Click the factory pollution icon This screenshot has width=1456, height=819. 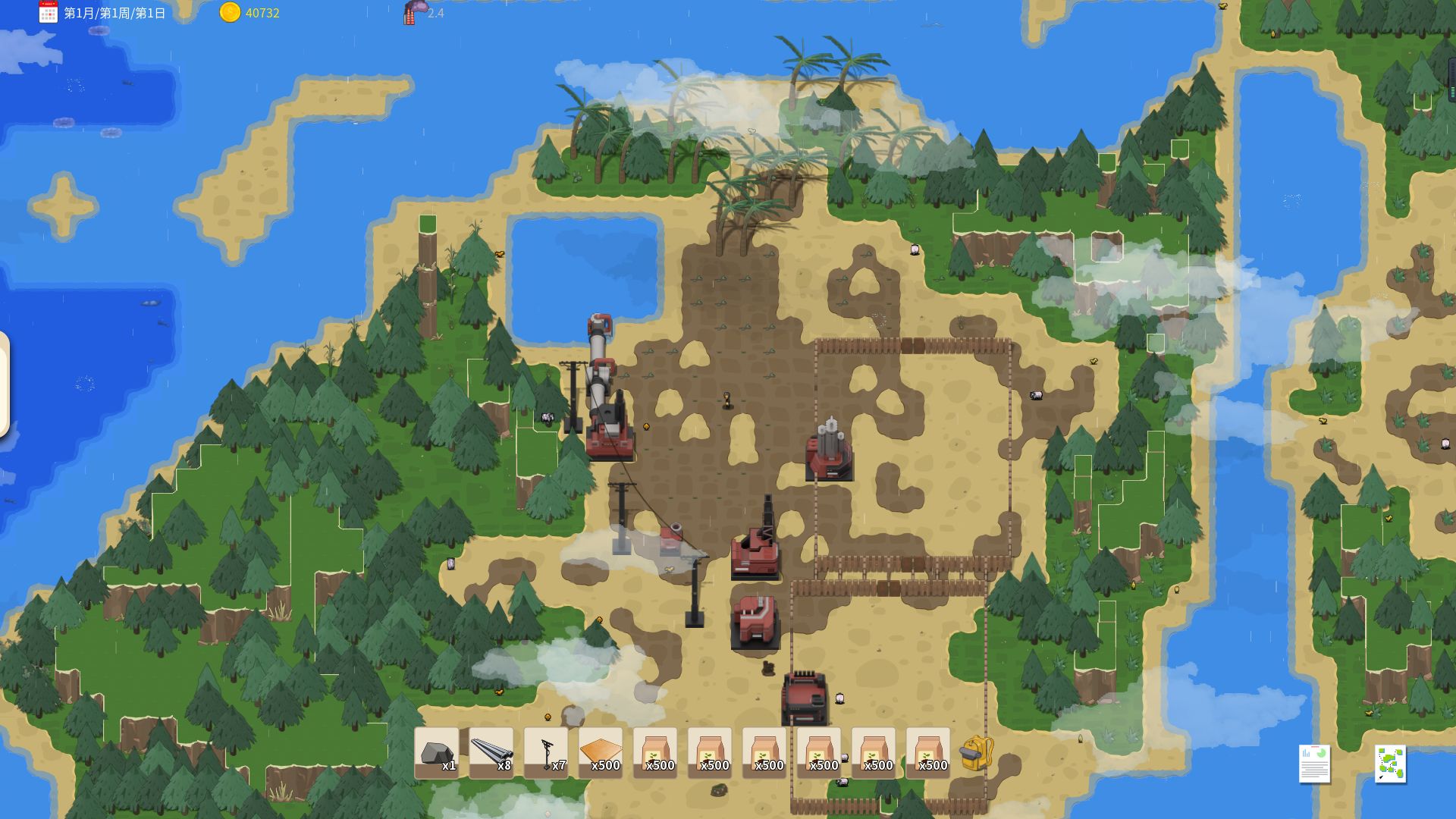[x=414, y=12]
